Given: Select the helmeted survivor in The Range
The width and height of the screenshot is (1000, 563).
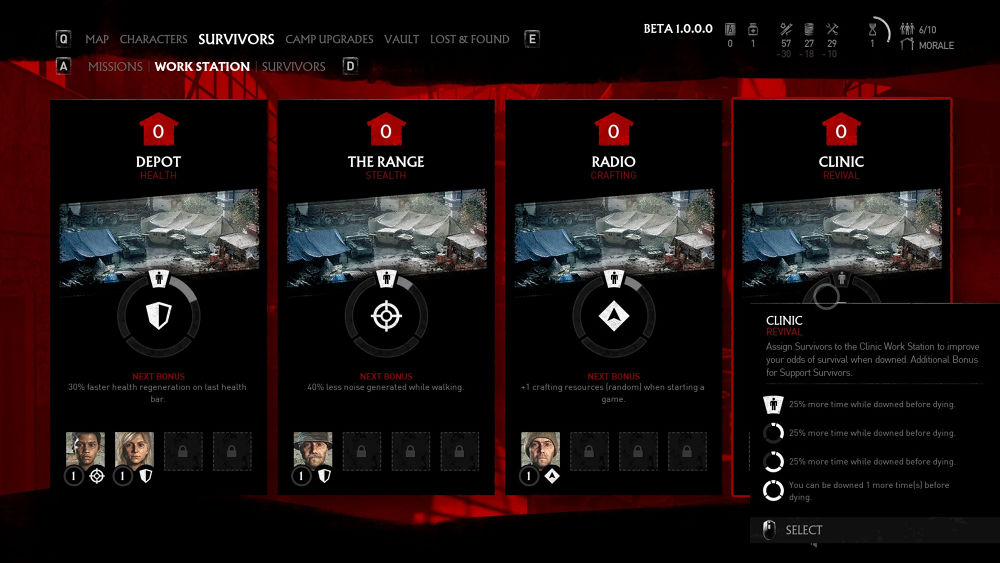Looking at the screenshot, I should (x=313, y=451).
